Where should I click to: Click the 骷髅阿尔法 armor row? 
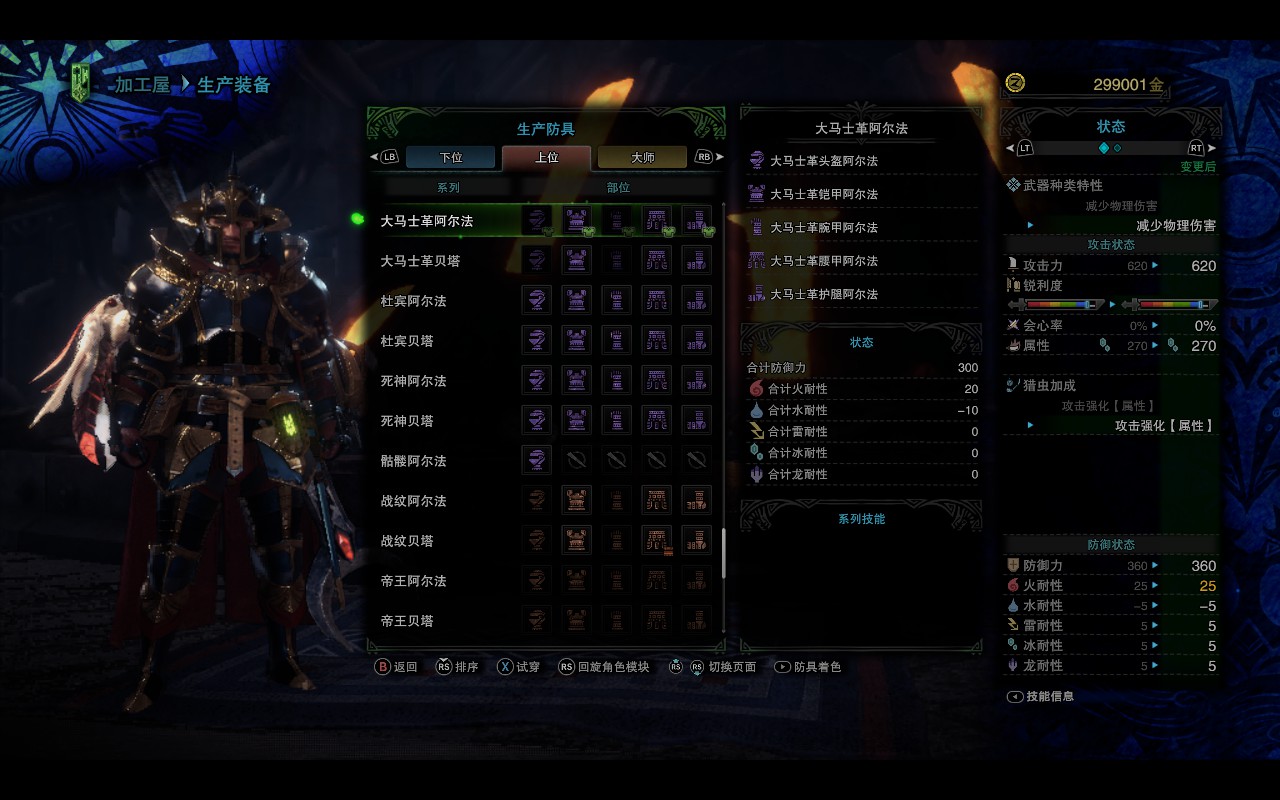tap(413, 461)
